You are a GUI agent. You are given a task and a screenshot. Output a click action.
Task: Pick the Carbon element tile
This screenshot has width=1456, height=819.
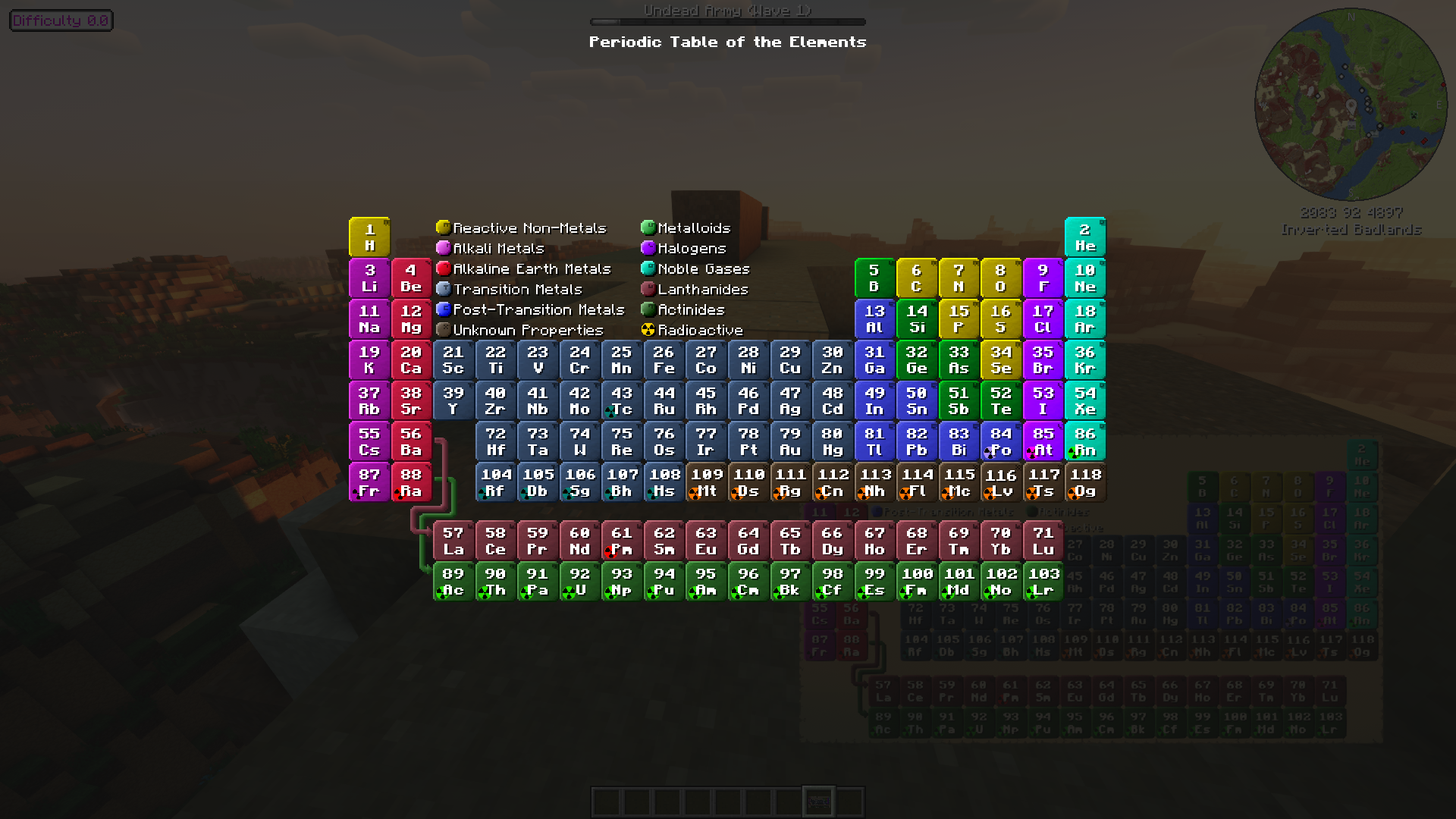click(x=916, y=278)
